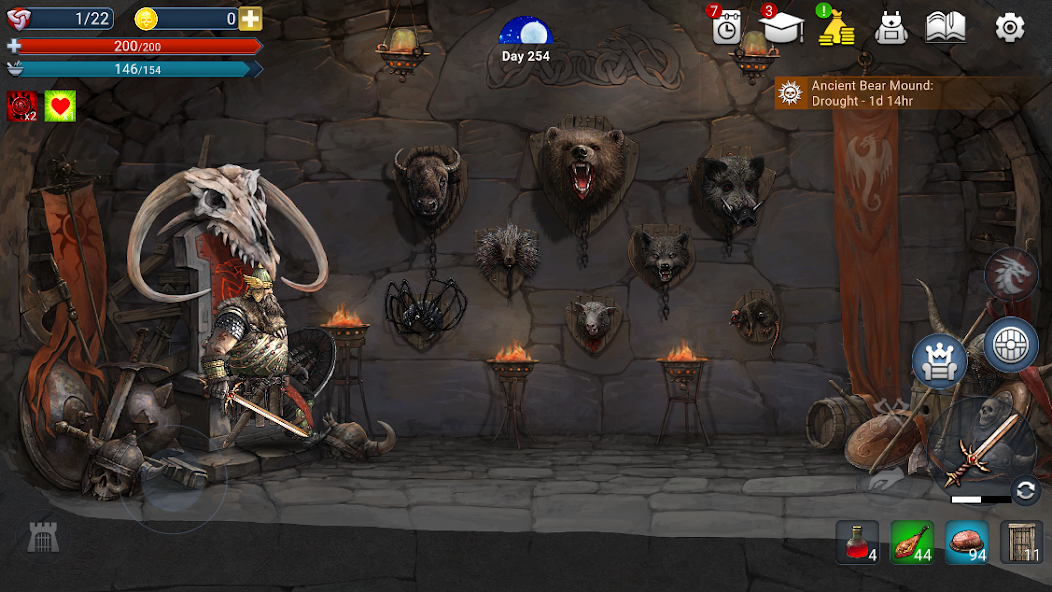
Task: Use the red health potion slot
Action: pyautogui.click(x=857, y=542)
